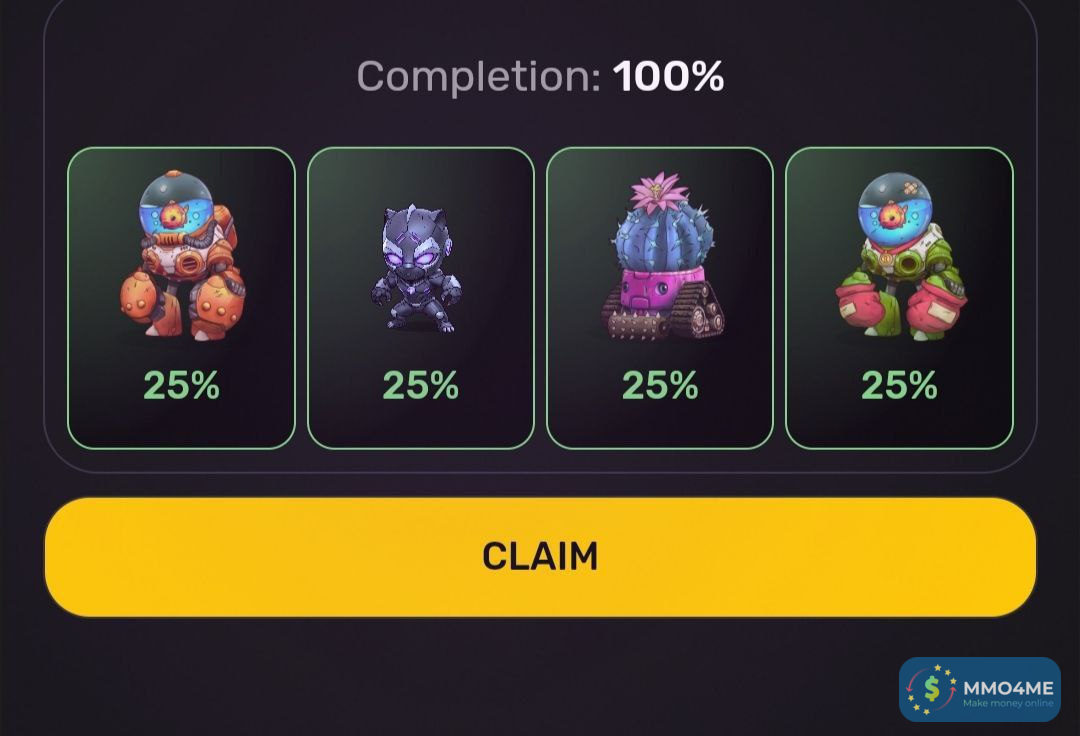
Task: Claim the completed reward
Action: 540,556
